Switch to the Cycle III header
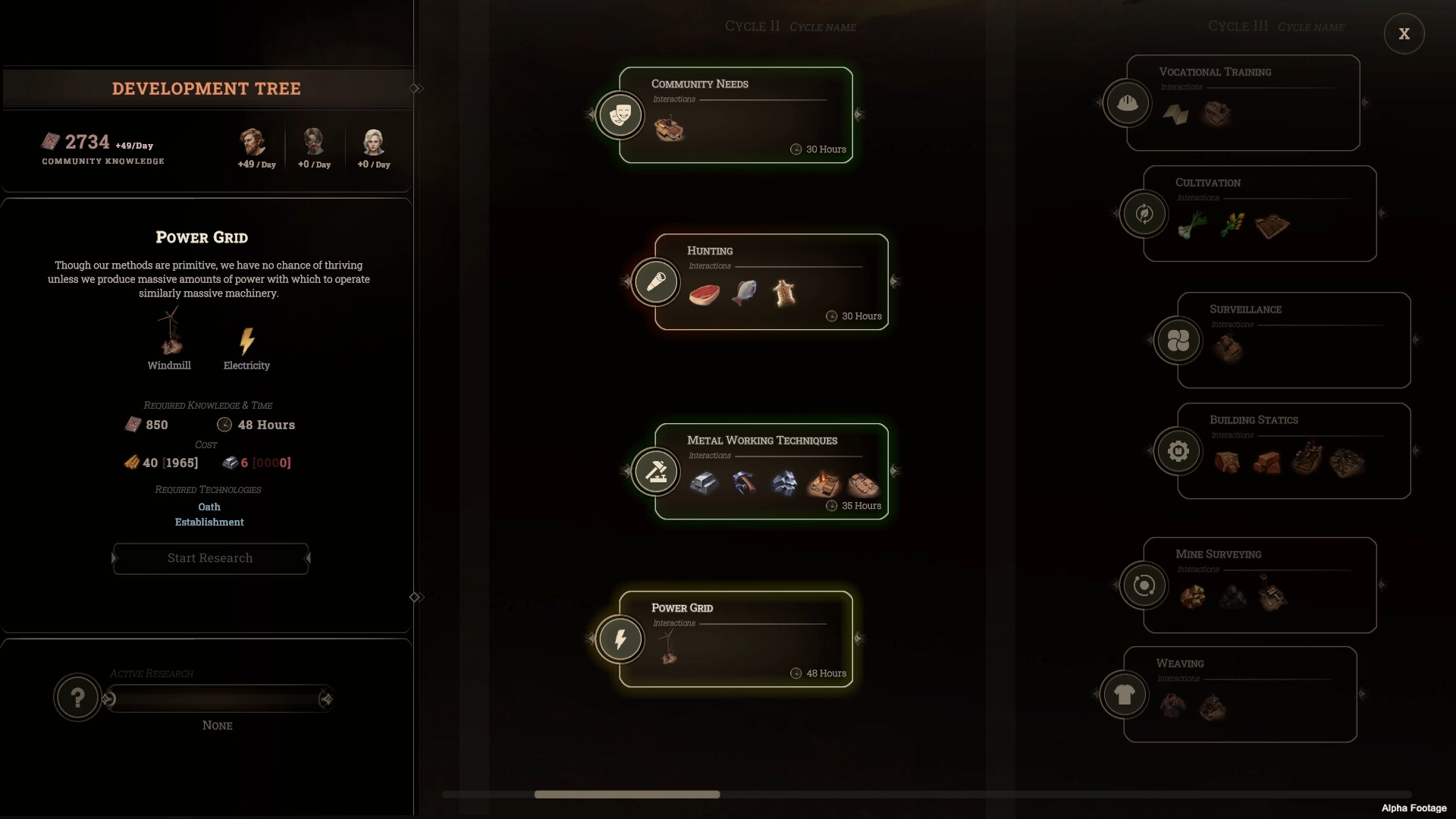Viewport: 1456px width, 819px height. click(x=1237, y=25)
